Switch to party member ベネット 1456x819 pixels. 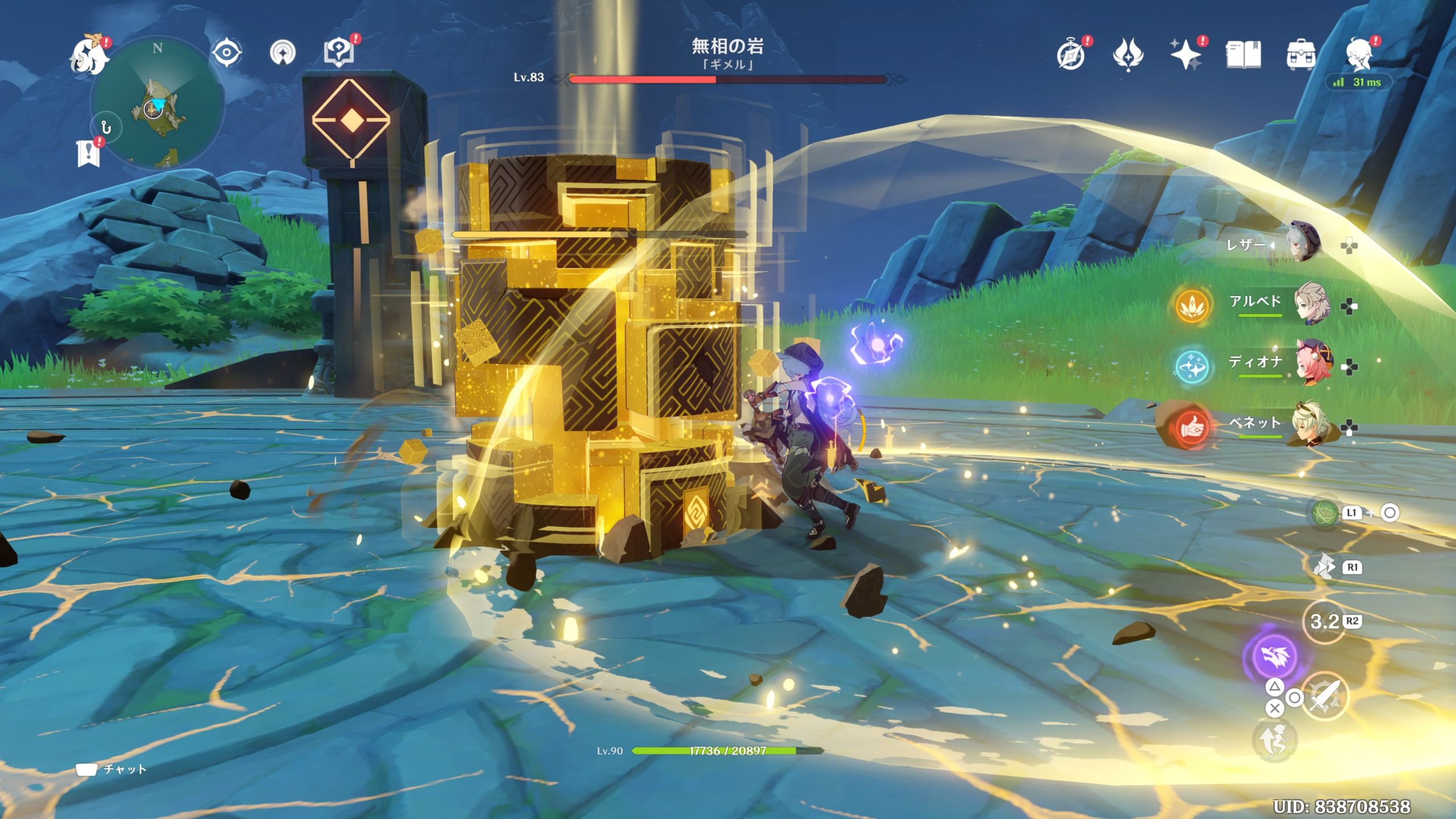pos(1312,424)
